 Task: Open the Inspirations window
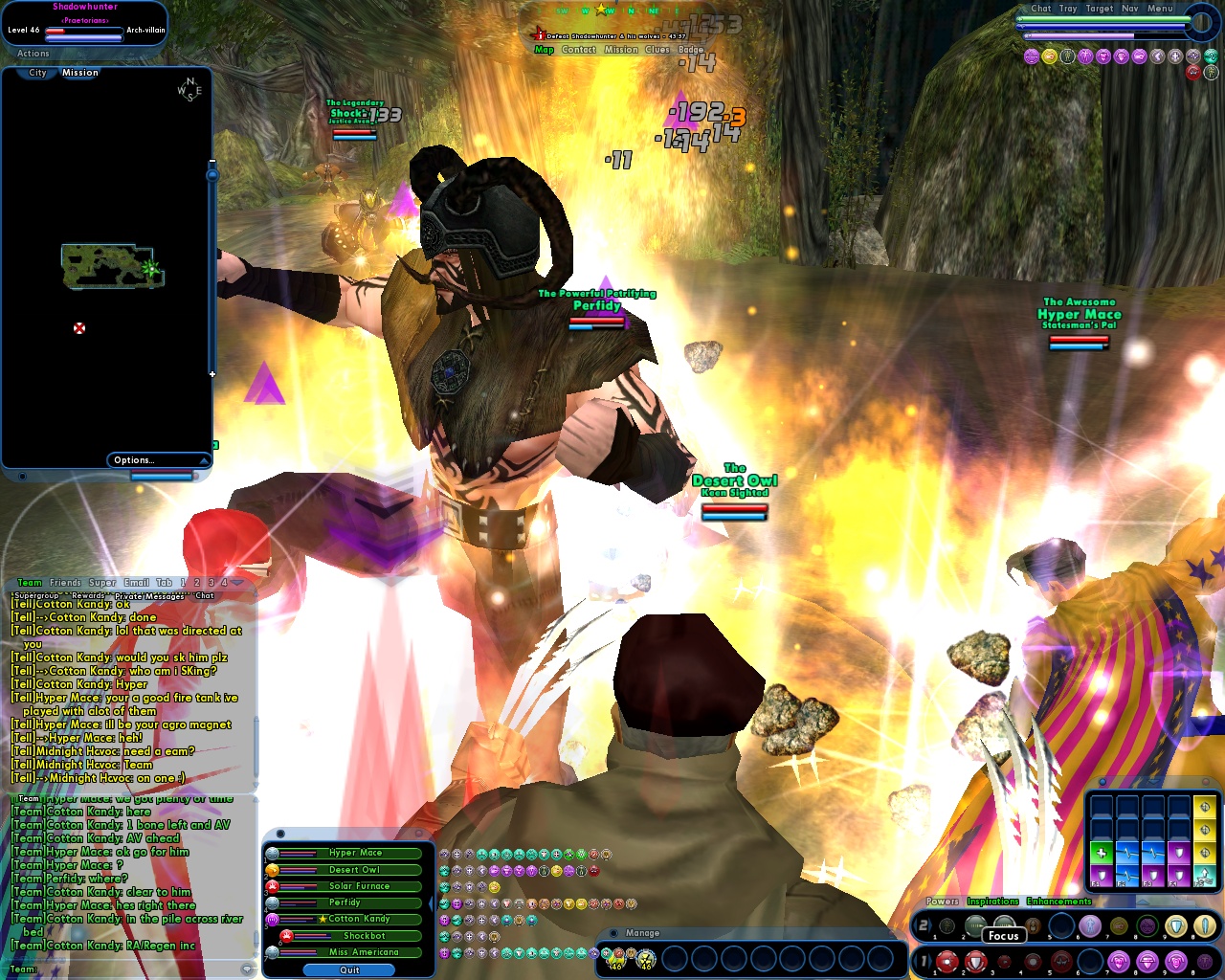click(992, 902)
